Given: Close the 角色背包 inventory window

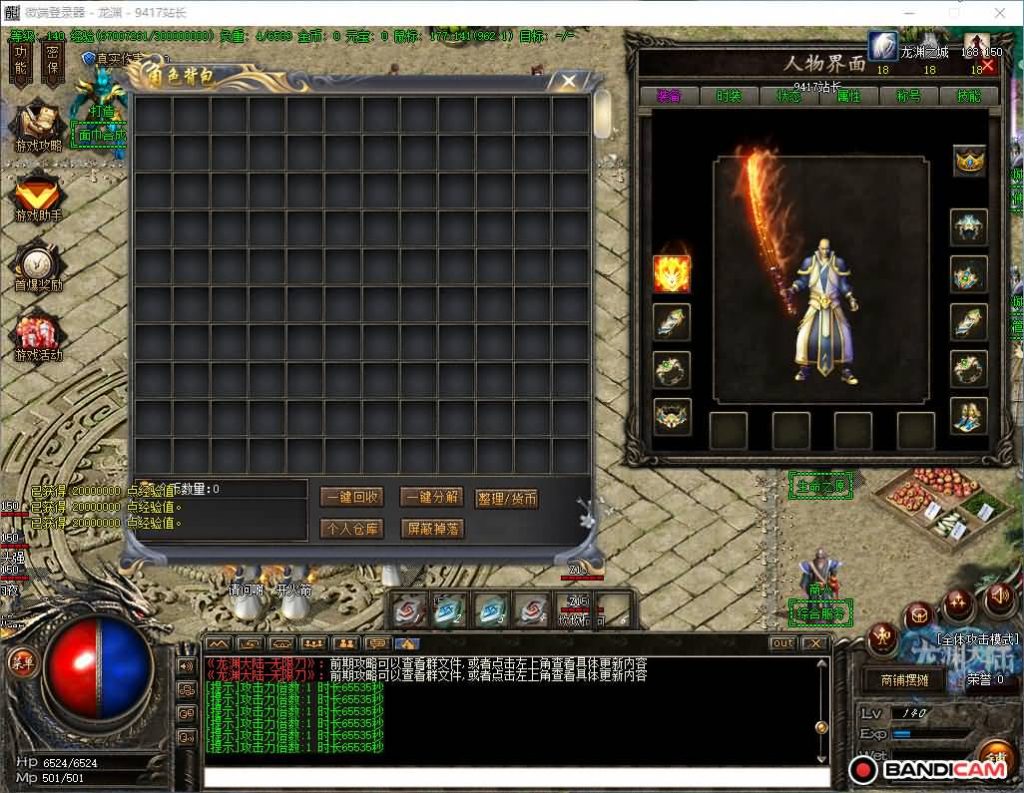Looking at the screenshot, I should 568,81.
